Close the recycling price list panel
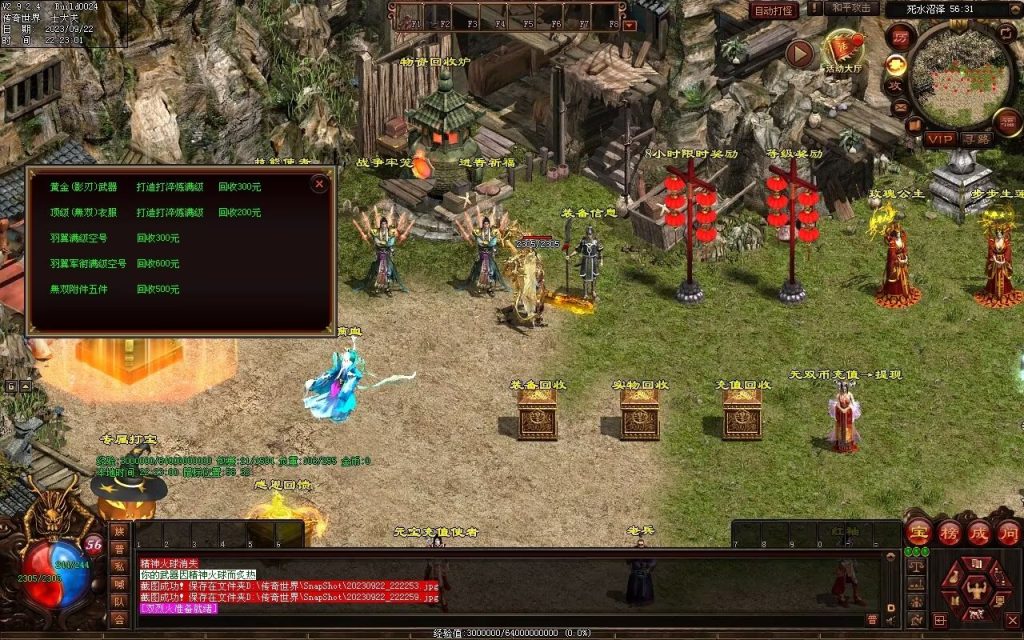The height and width of the screenshot is (640, 1024). click(319, 184)
